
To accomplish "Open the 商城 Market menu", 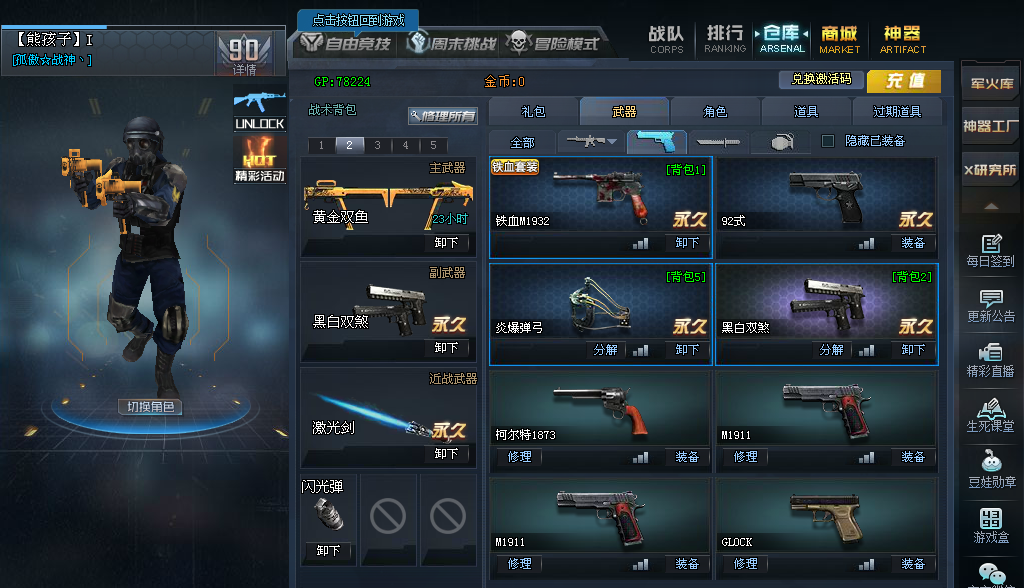I will [x=839, y=39].
